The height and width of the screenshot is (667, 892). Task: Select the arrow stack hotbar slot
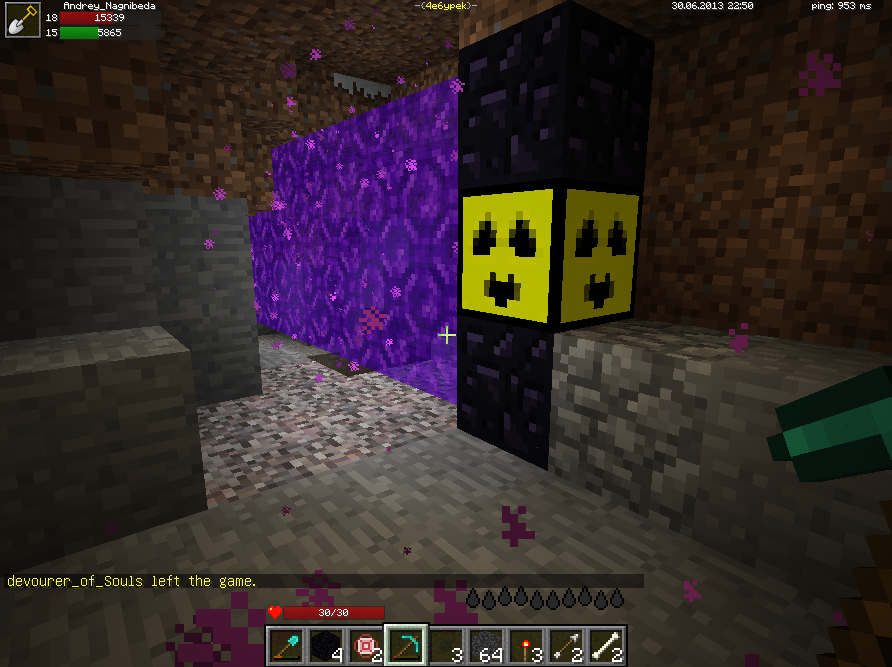pos(567,646)
